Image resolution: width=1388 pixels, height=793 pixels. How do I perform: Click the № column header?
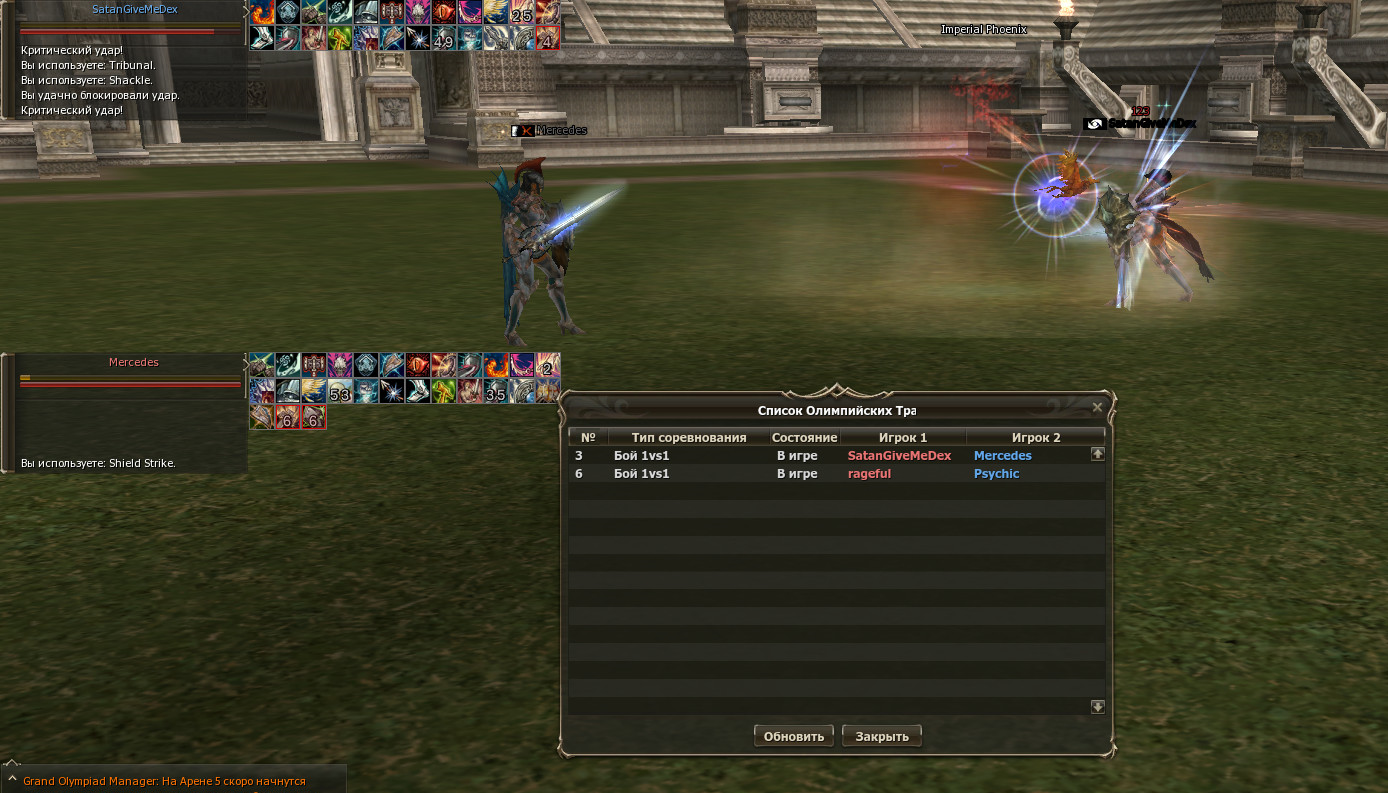coord(588,437)
